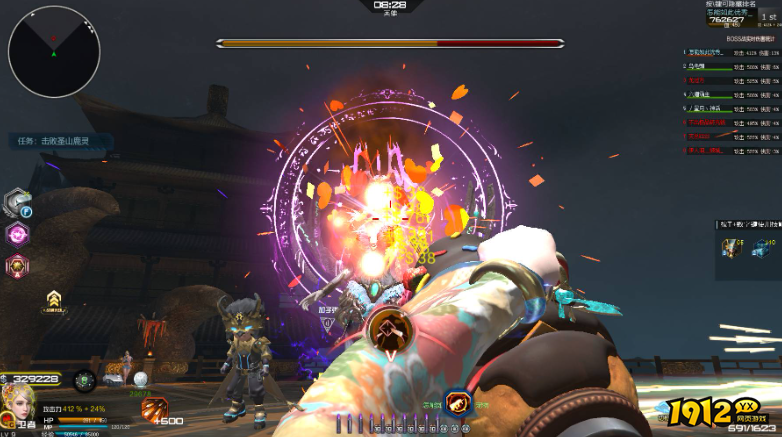Select the gold chevron rank badge

pos(55,298)
